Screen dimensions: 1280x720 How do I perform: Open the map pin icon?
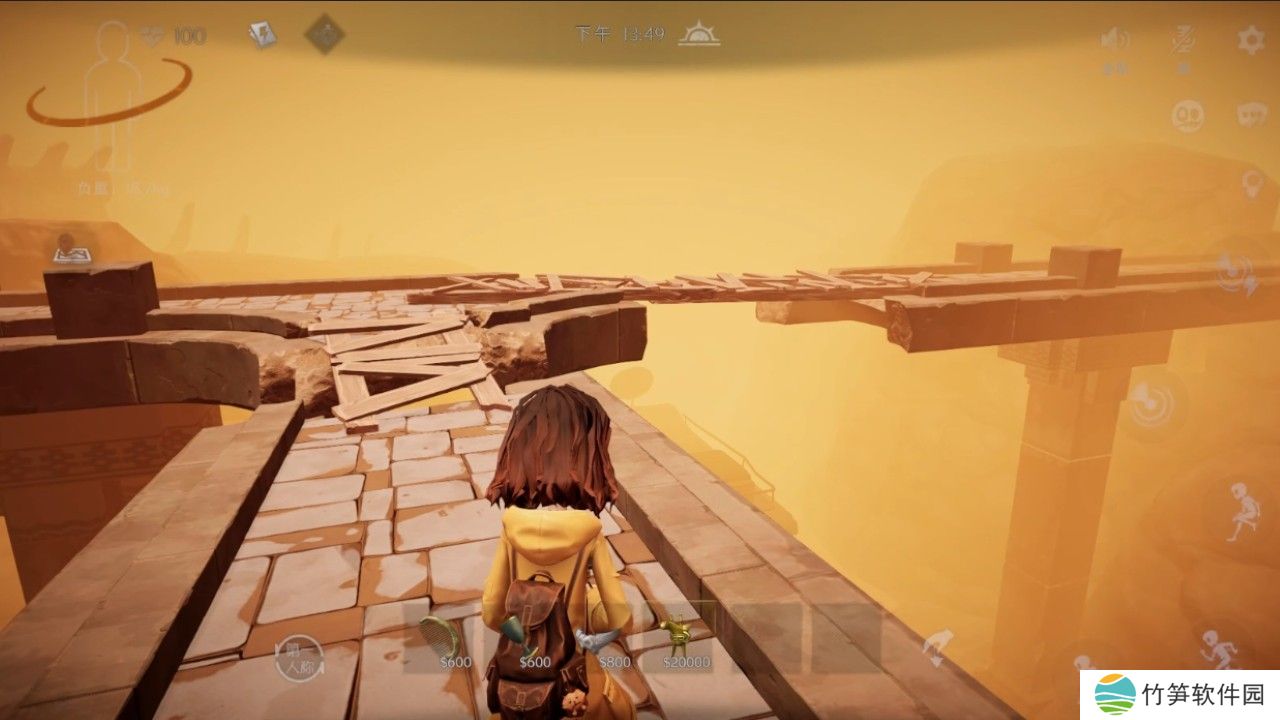(68, 250)
